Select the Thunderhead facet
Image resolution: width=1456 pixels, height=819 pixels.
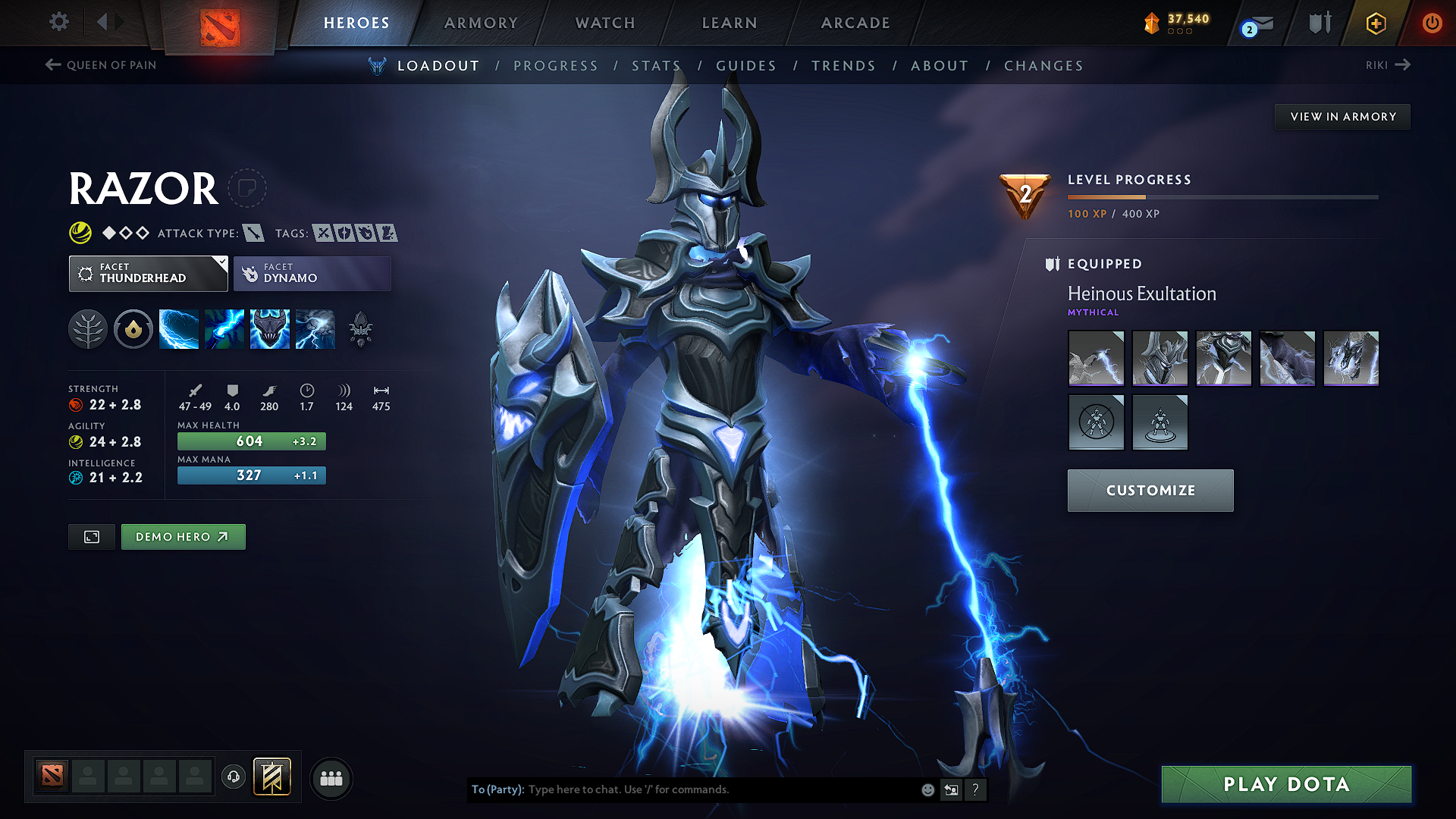point(144,273)
